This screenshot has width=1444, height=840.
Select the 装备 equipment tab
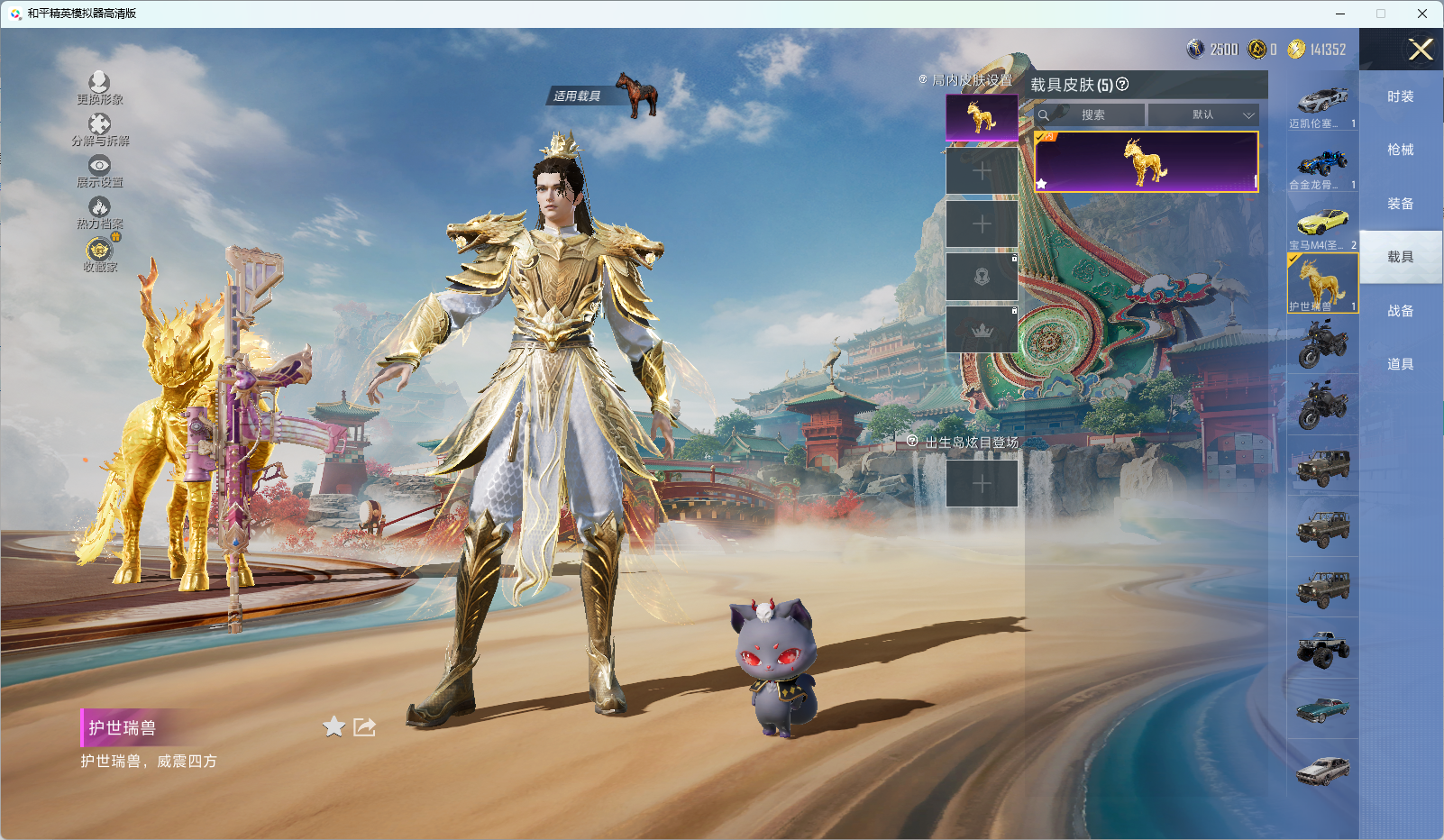click(1400, 204)
